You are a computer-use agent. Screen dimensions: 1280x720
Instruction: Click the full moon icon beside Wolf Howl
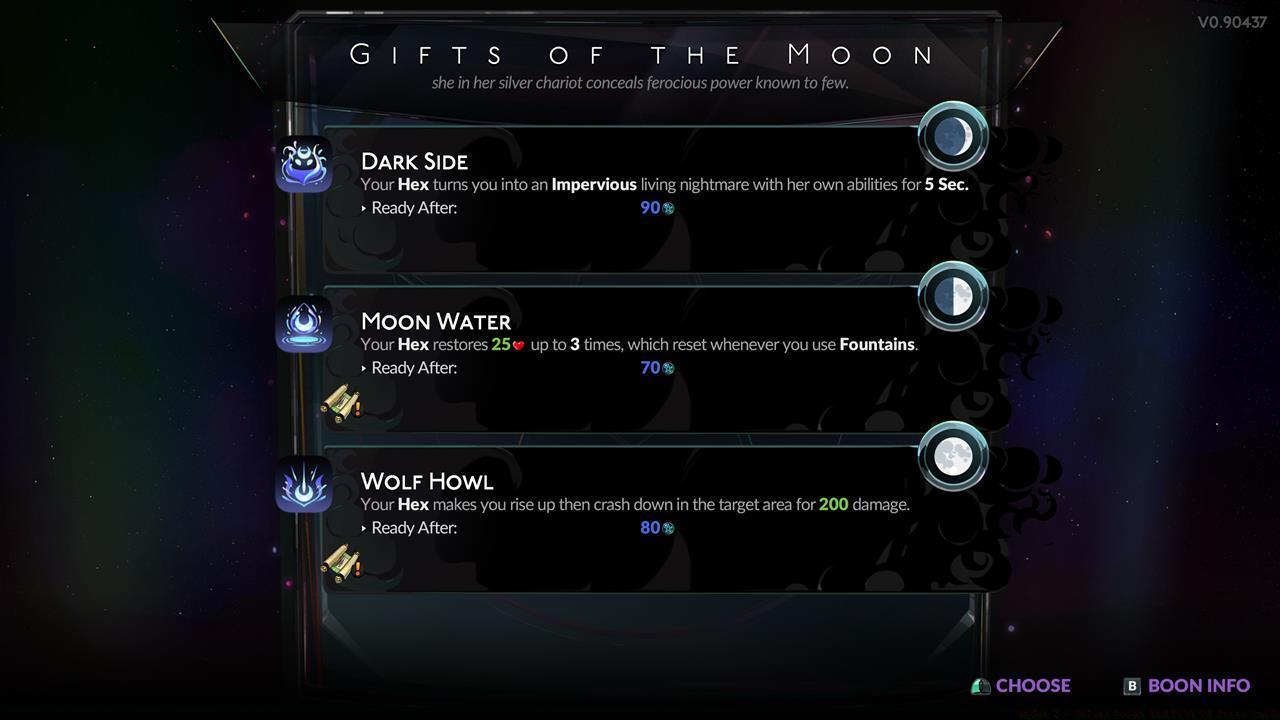tap(952, 455)
